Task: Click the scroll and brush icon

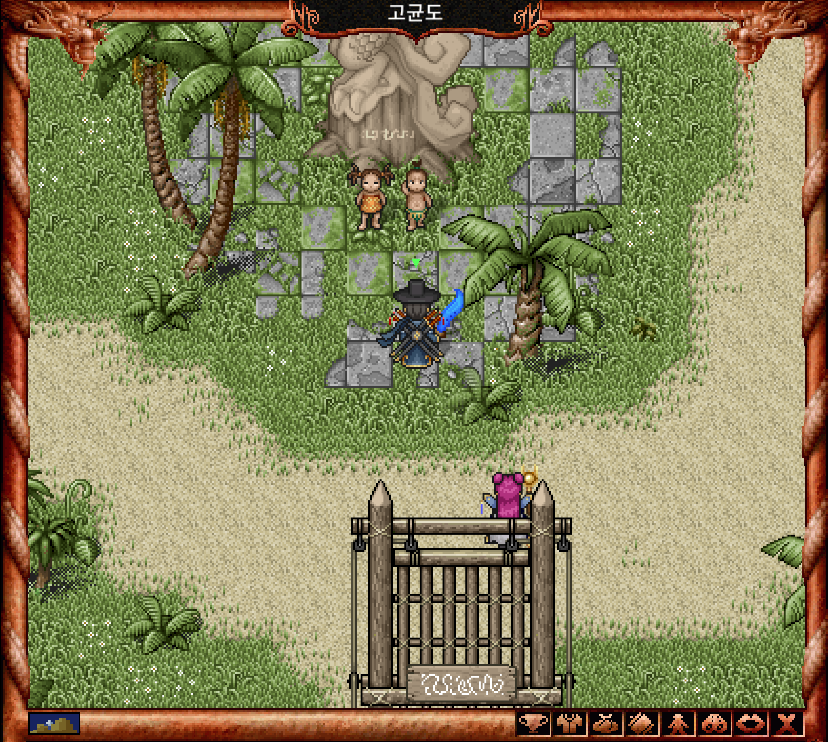Action: pos(641,724)
